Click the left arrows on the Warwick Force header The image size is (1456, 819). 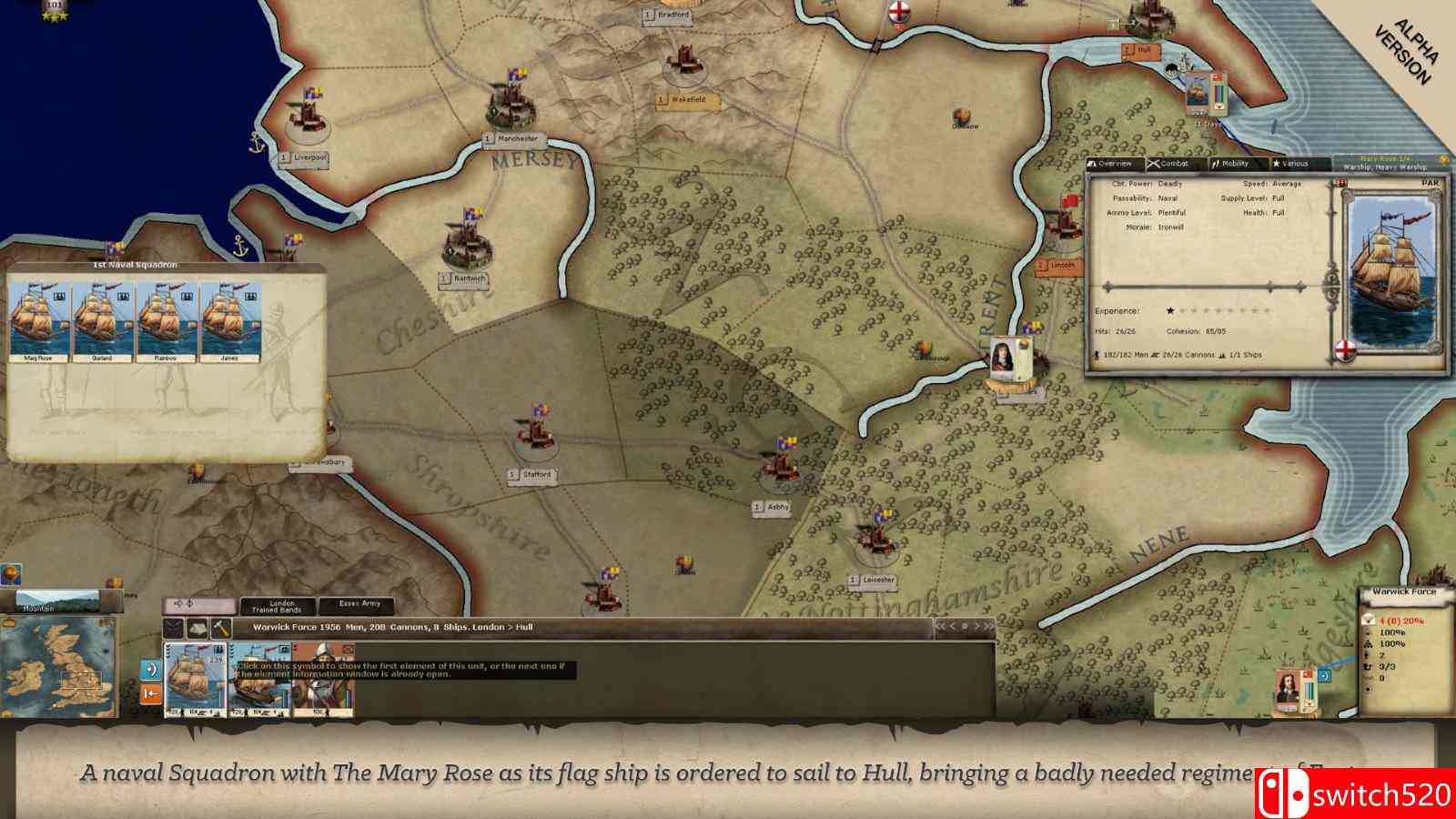click(943, 626)
